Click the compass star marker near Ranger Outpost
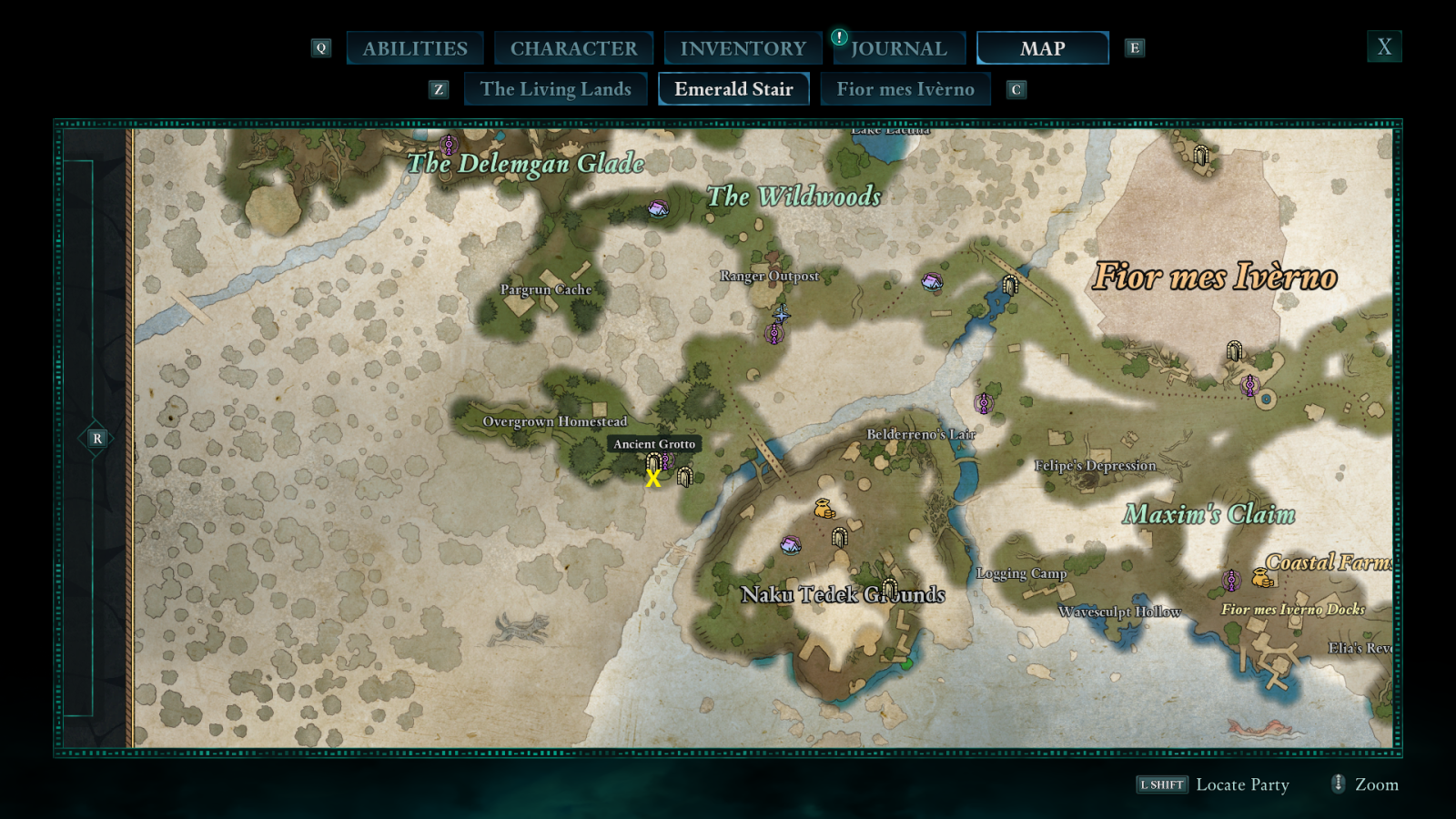Viewport: 1456px width, 819px height. tap(781, 317)
